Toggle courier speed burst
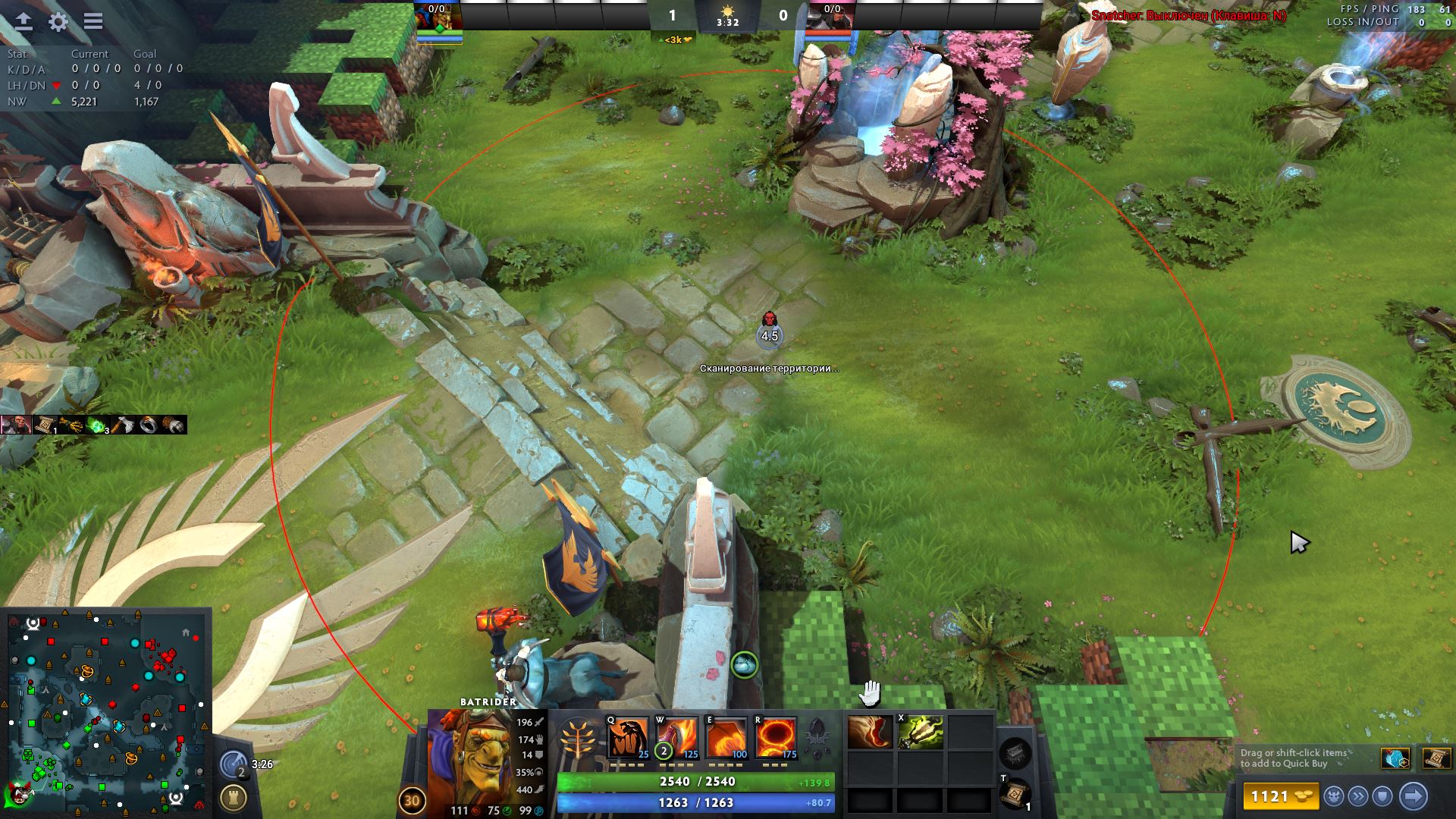 [1358, 796]
